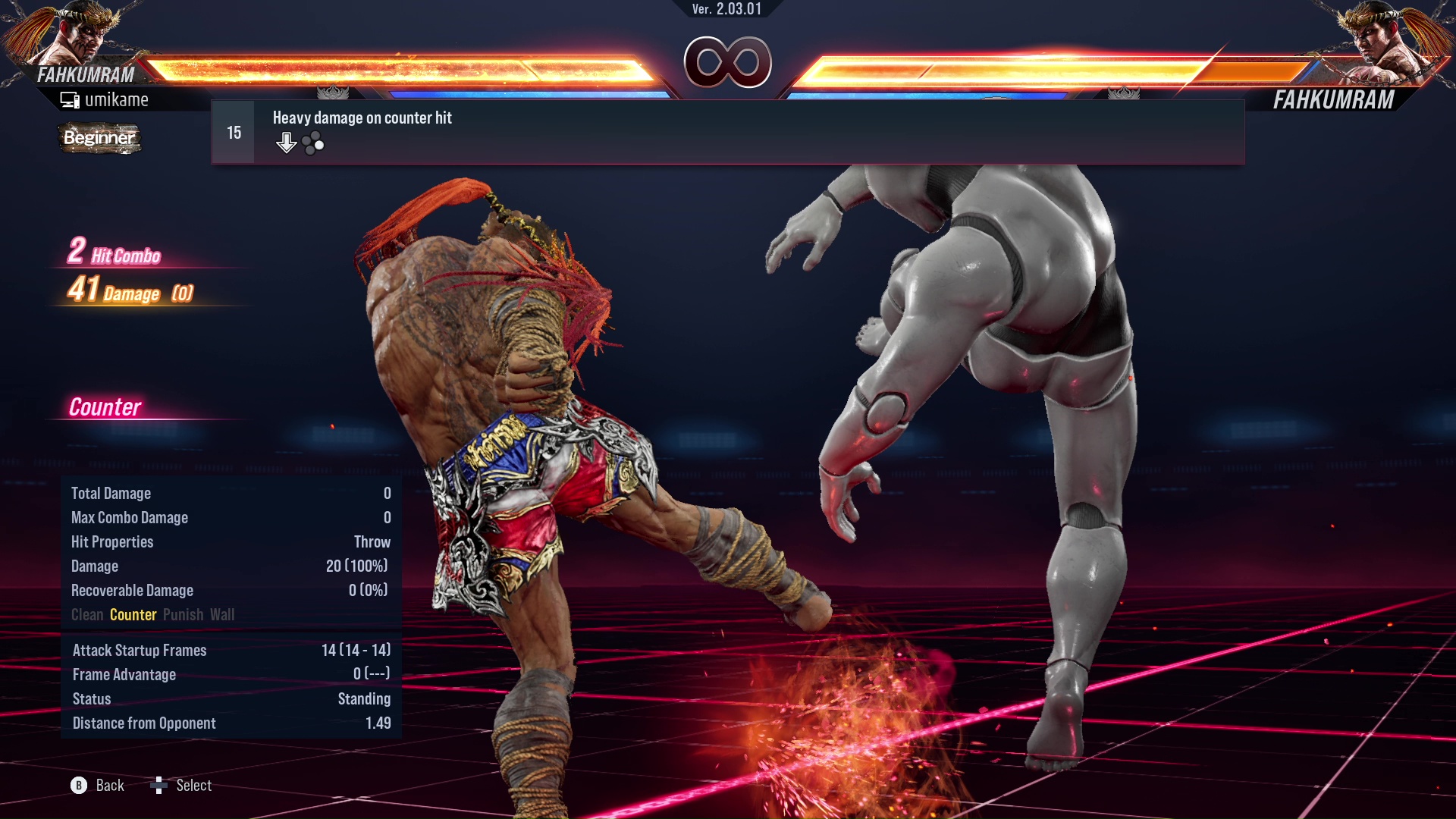Viewport: 1456px width, 819px height.
Task: Click the infinity round-timer symbol
Action: pyautogui.click(x=728, y=63)
